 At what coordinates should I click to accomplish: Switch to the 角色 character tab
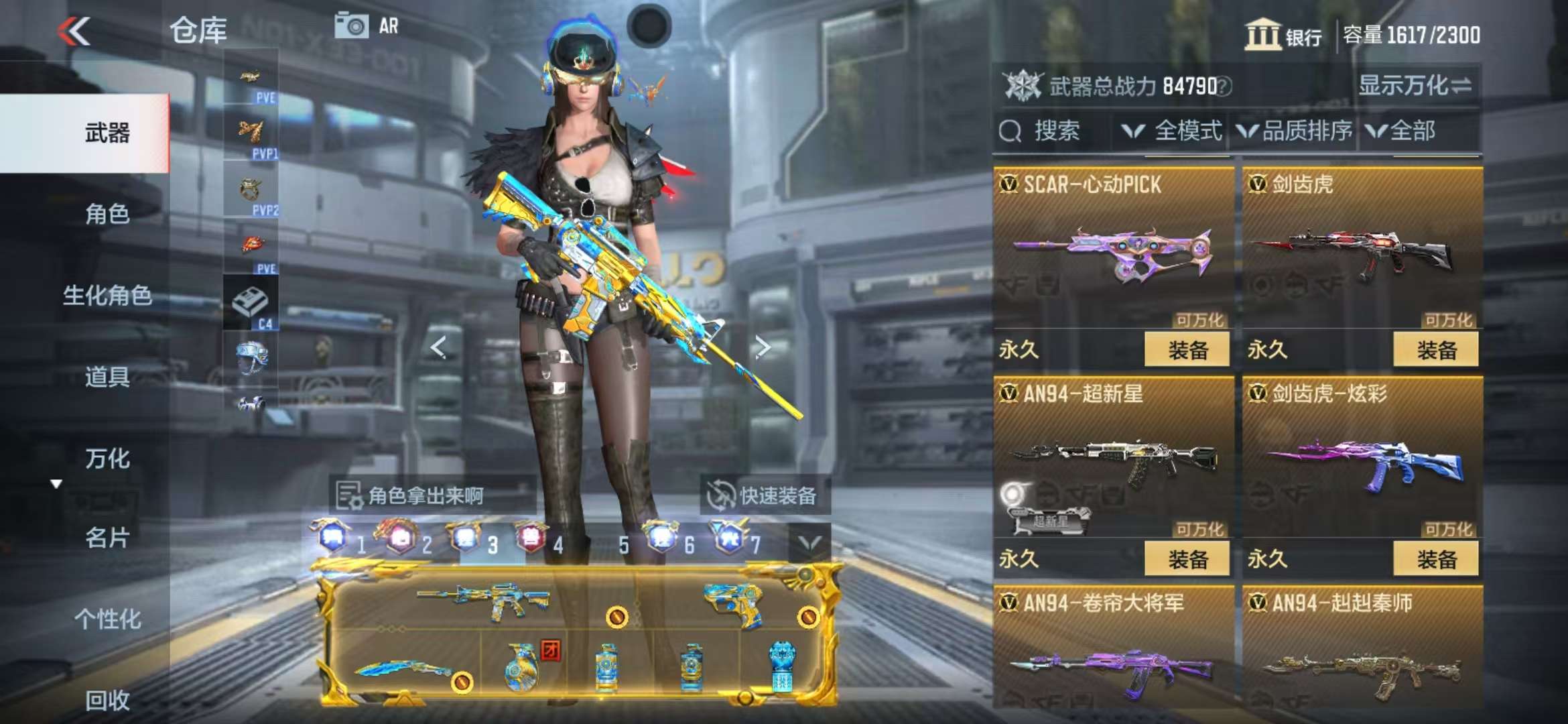pyautogui.click(x=107, y=214)
